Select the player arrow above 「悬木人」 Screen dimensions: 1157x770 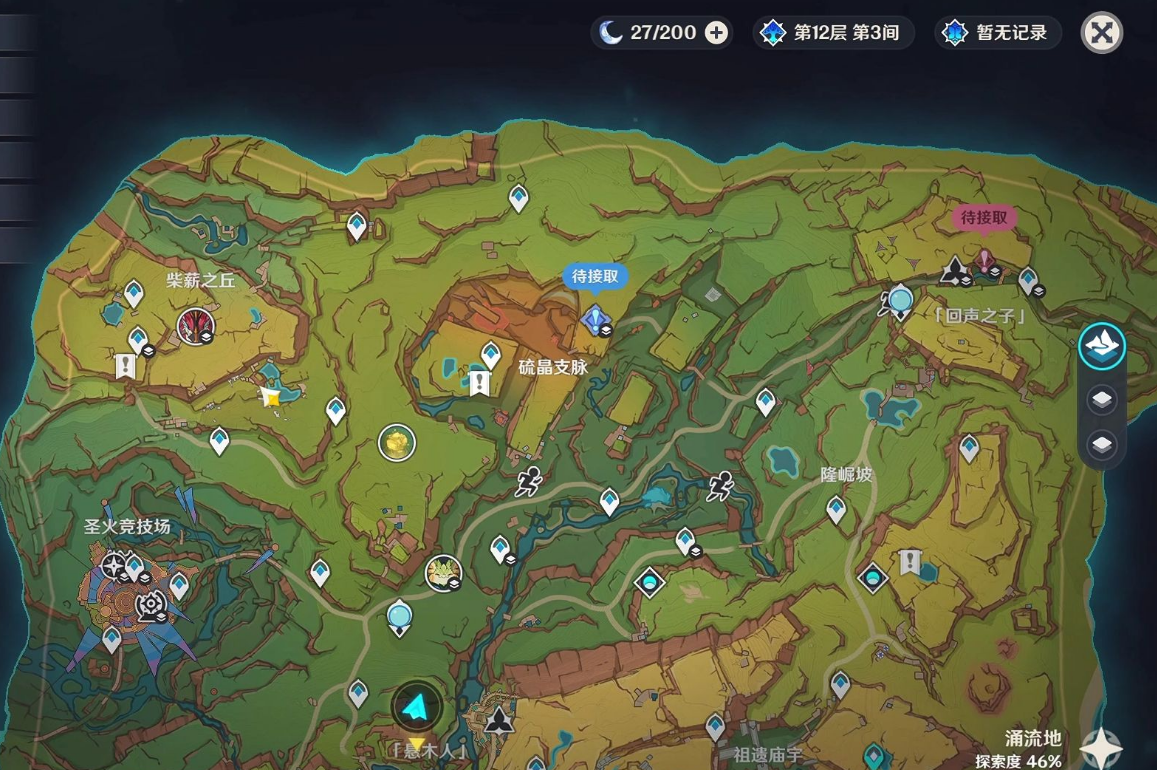pos(417,708)
